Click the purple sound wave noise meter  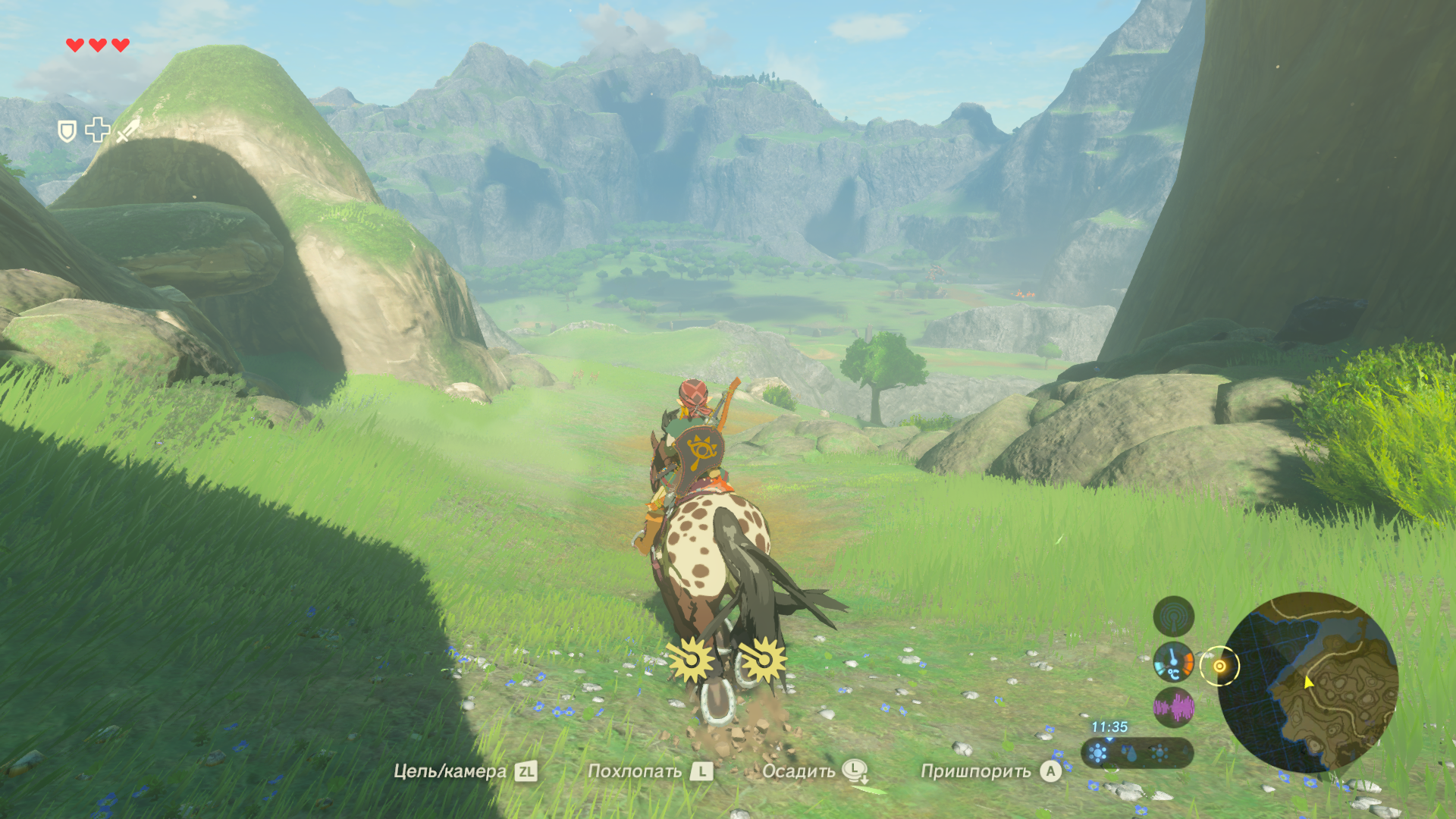pos(1173,708)
